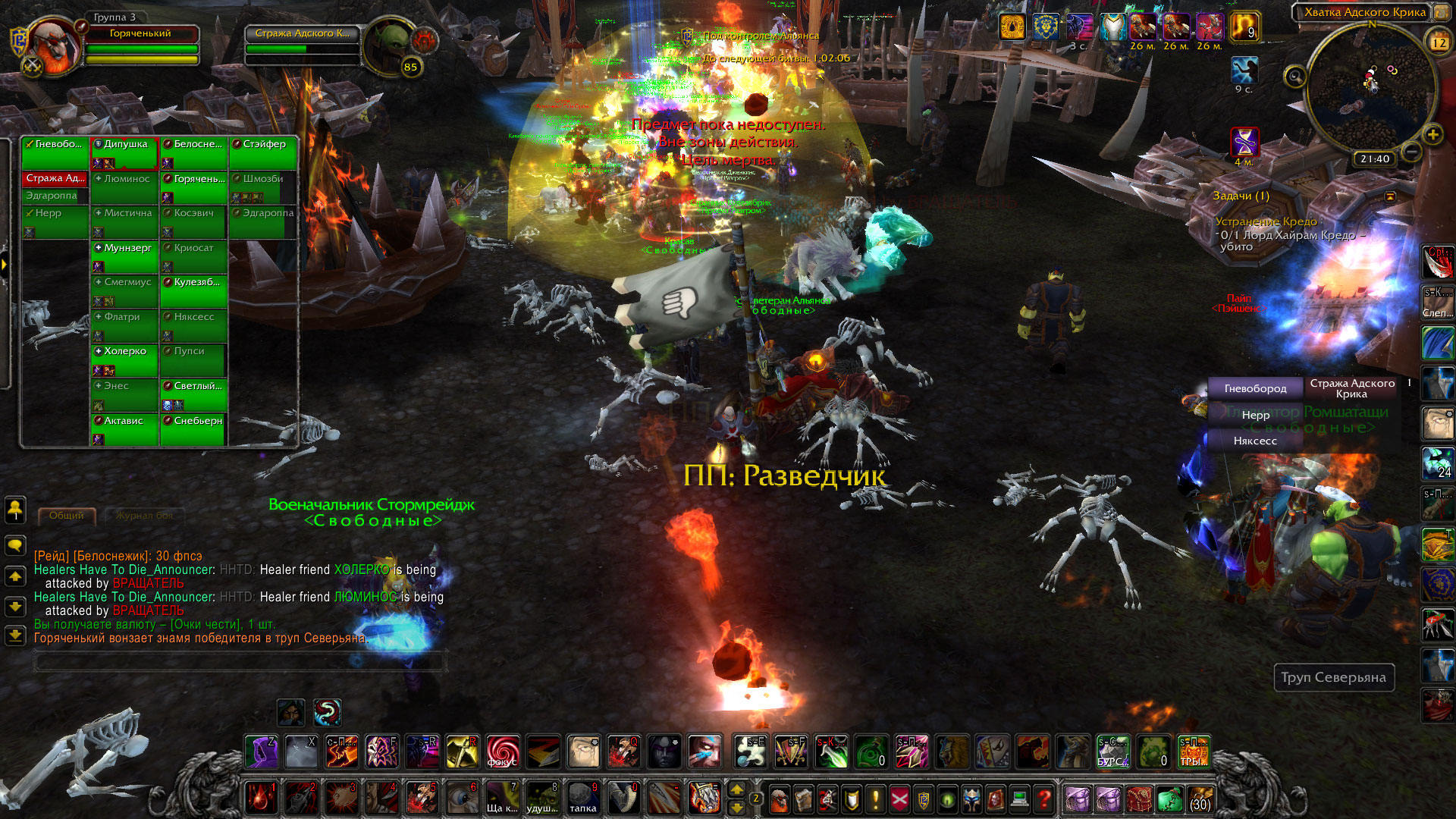1456x819 pixels.
Task: Zoom in the minimap with plus button
Action: tap(1432, 135)
